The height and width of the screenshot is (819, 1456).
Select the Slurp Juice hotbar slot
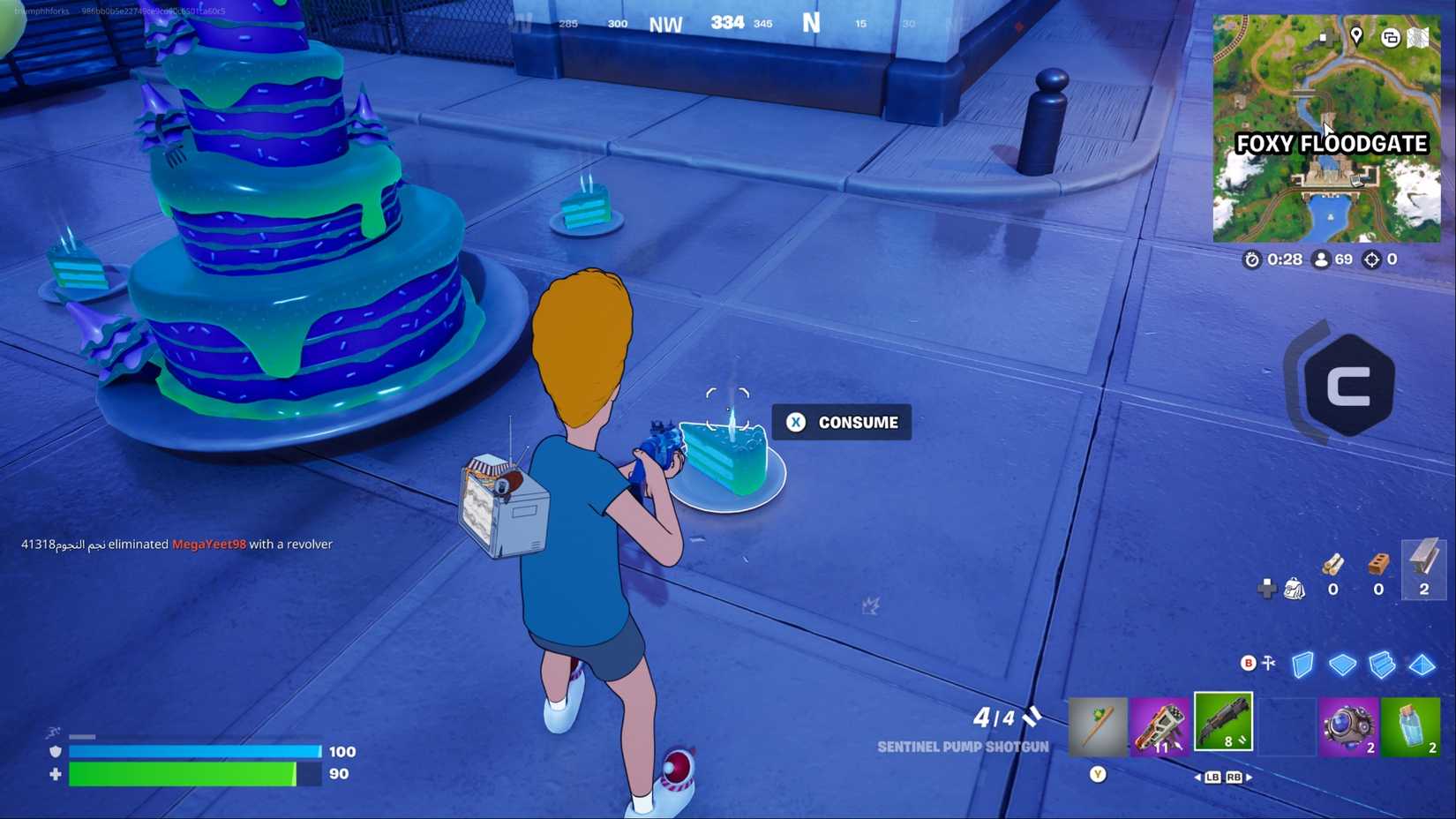click(x=1412, y=725)
